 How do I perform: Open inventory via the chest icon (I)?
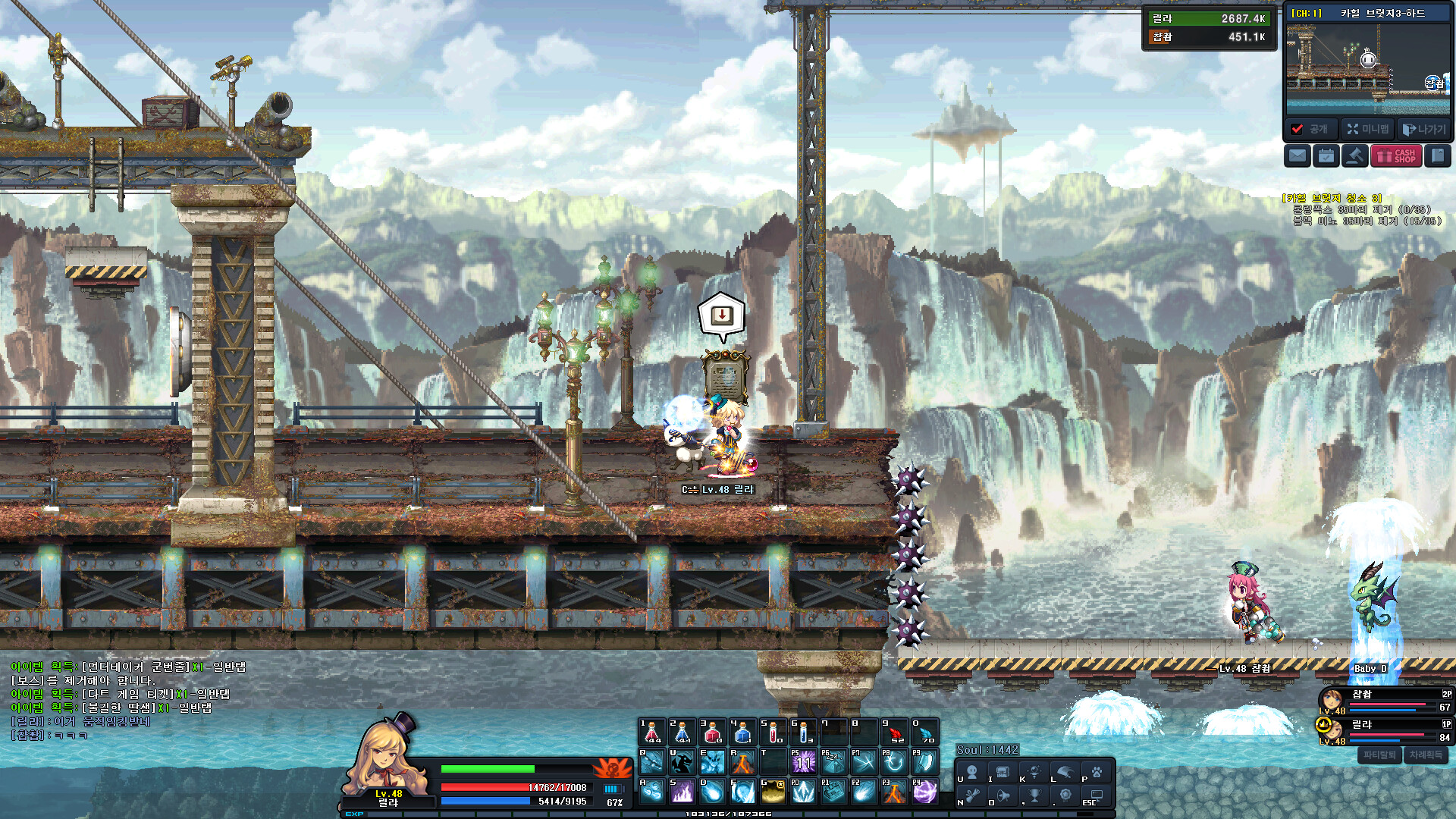click(1003, 773)
